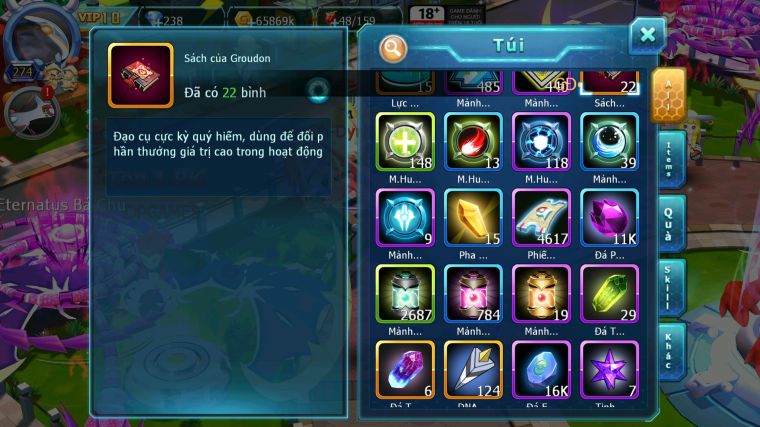Switch to the Quà tab
The height and width of the screenshot is (427, 760).
(x=670, y=223)
